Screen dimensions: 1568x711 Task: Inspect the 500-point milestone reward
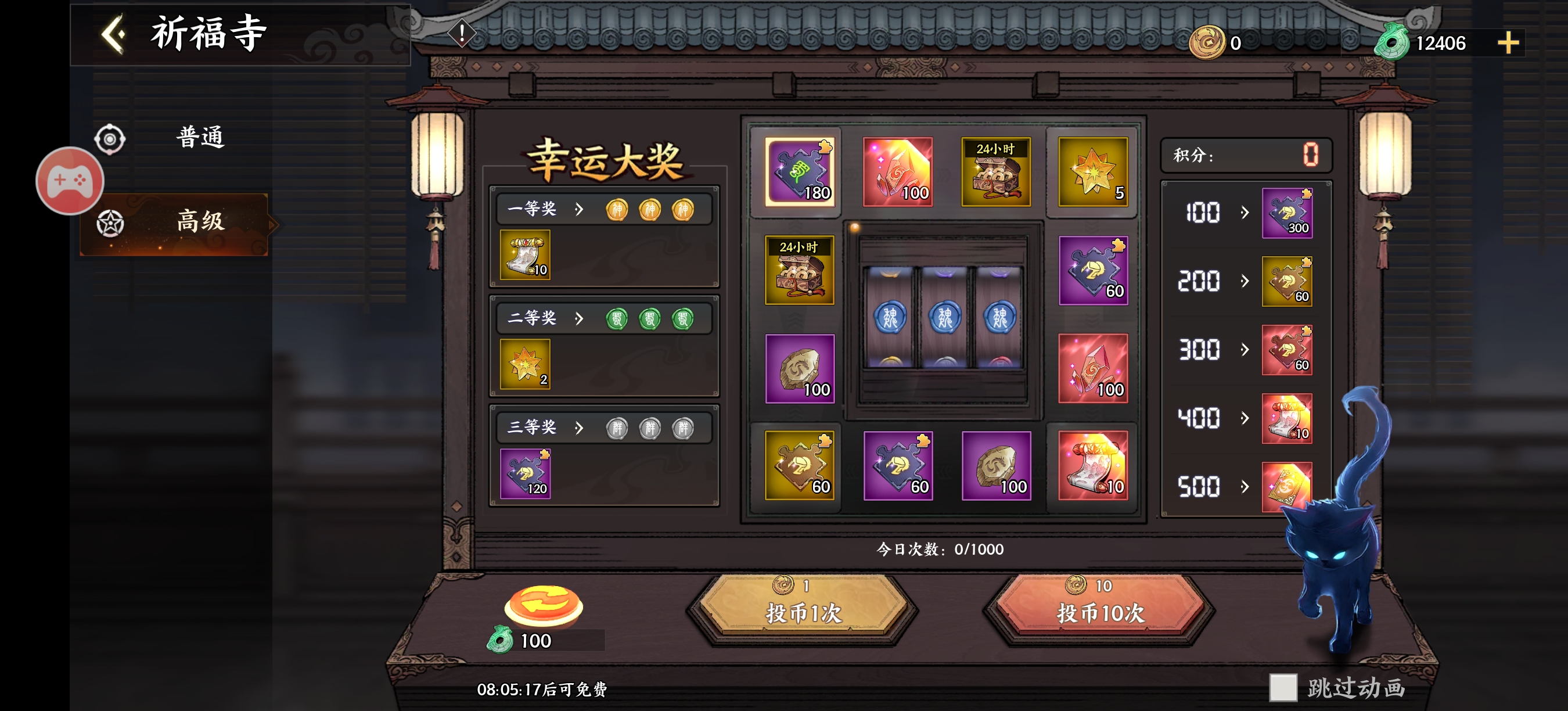[x=1287, y=486]
